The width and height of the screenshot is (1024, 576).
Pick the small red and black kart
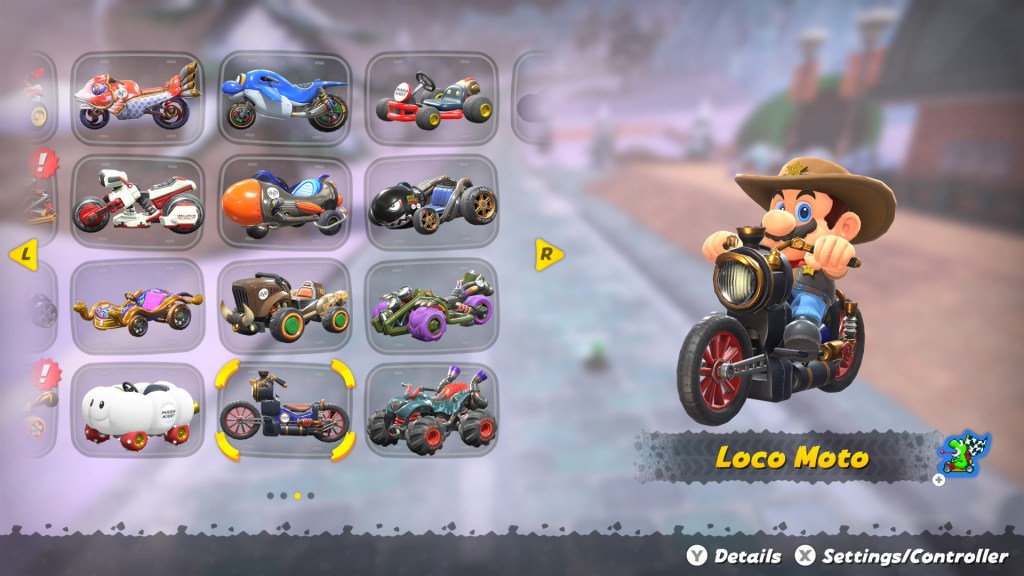431,97
